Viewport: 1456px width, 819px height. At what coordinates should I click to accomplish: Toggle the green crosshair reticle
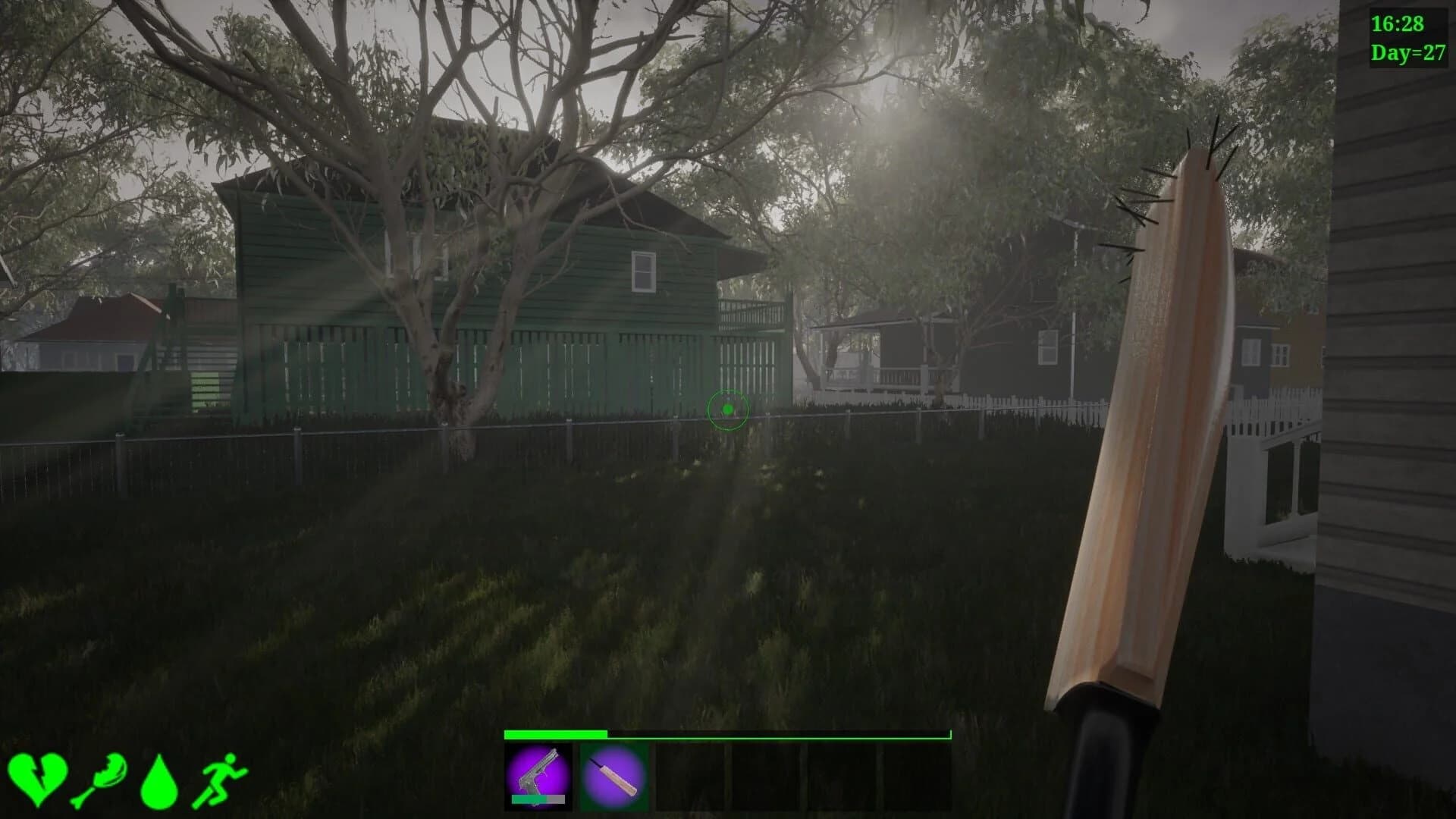[729, 409]
